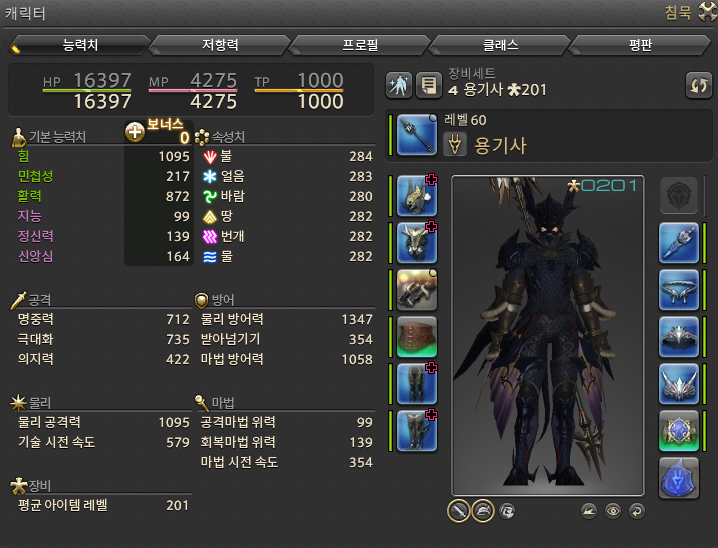Click the bonus points plus button
718x548 pixels.
pyautogui.click(x=135, y=132)
